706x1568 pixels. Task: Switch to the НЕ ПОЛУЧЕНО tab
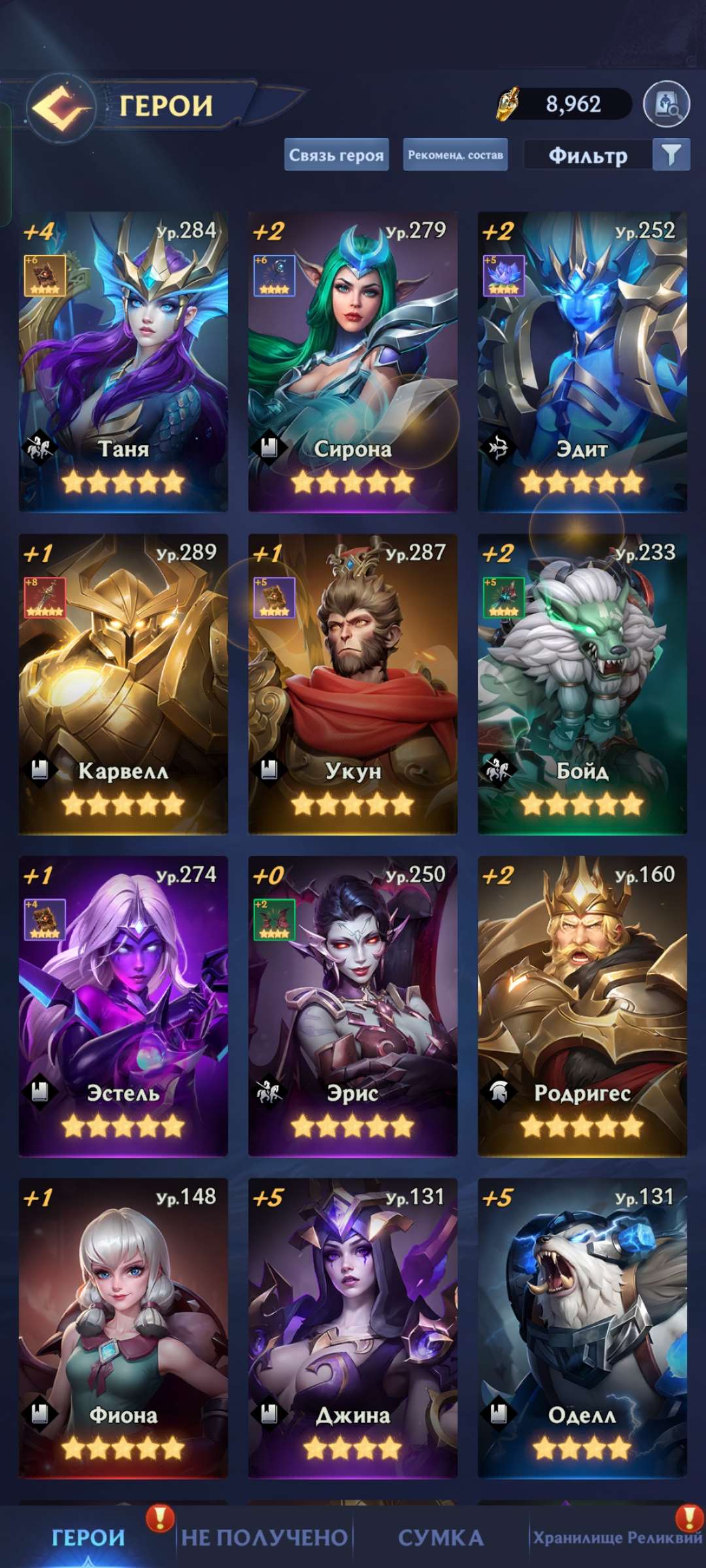(264, 1538)
